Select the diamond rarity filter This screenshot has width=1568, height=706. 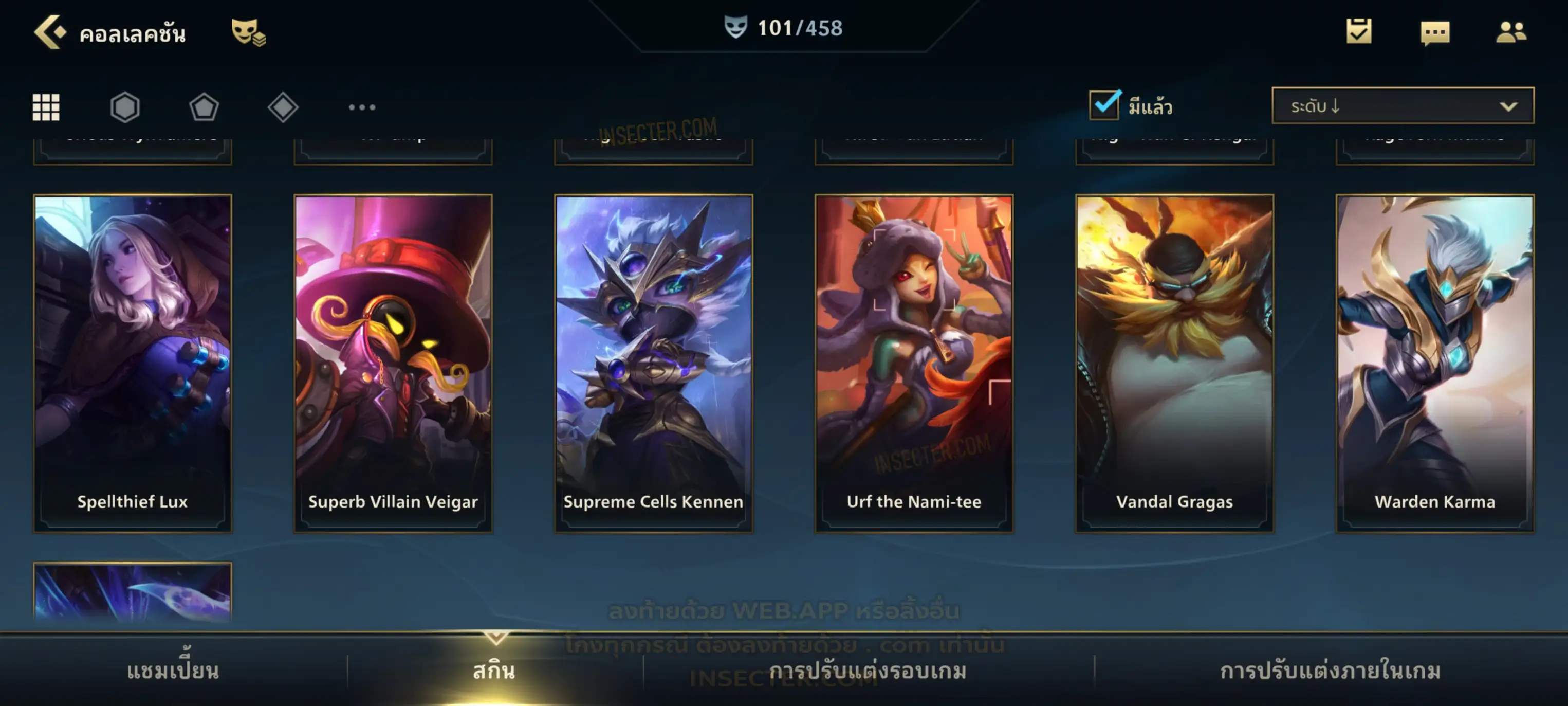click(x=283, y=107)
